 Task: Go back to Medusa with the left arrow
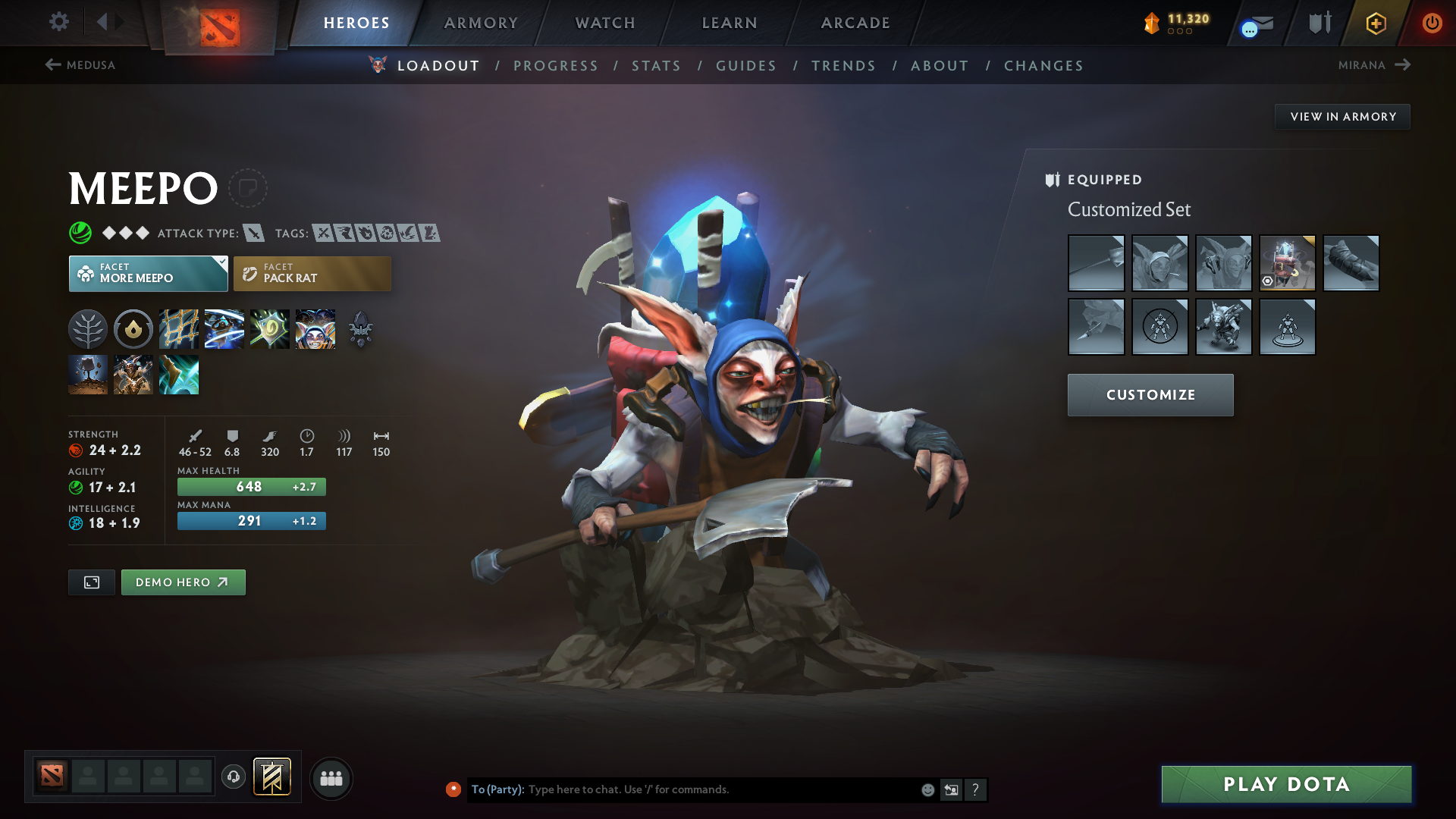pyautogui.click(x=52, y=65)
